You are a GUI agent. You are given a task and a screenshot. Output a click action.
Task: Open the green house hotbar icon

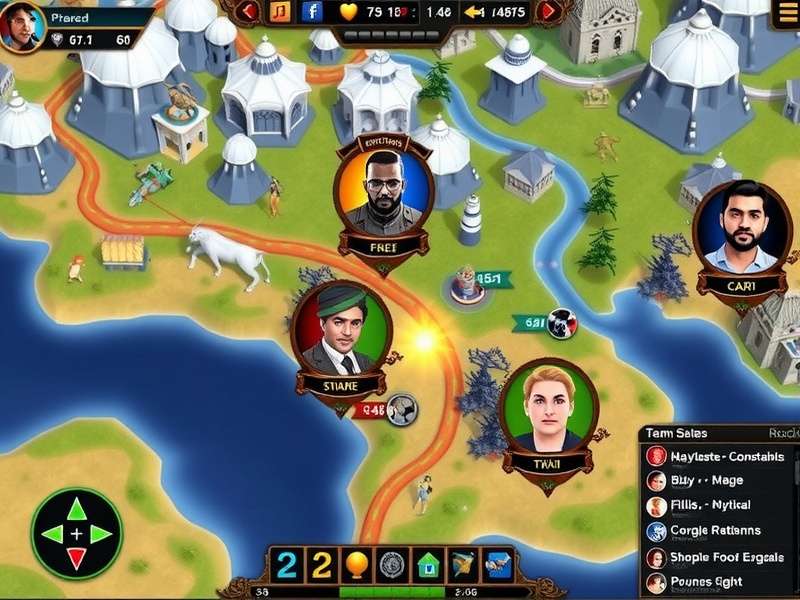(x=428, y=566)
